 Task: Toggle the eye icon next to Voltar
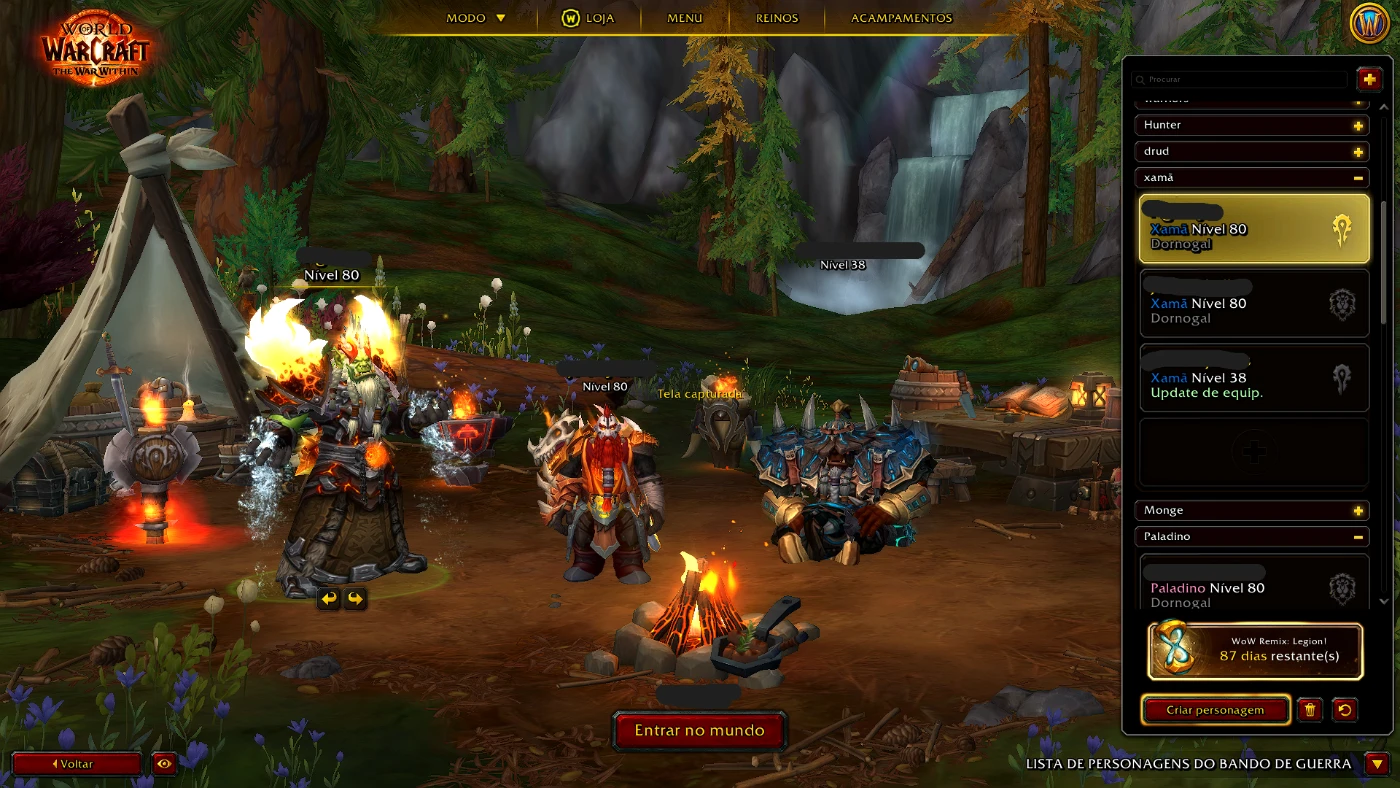click(164, 763)
